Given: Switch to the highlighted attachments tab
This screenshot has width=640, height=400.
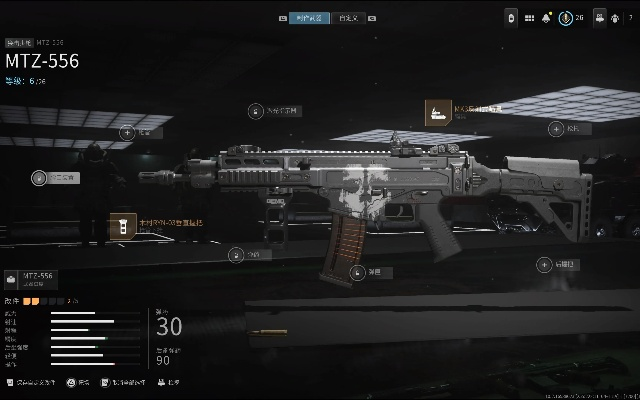Looking at the screenshot, I should coord(304,18).
